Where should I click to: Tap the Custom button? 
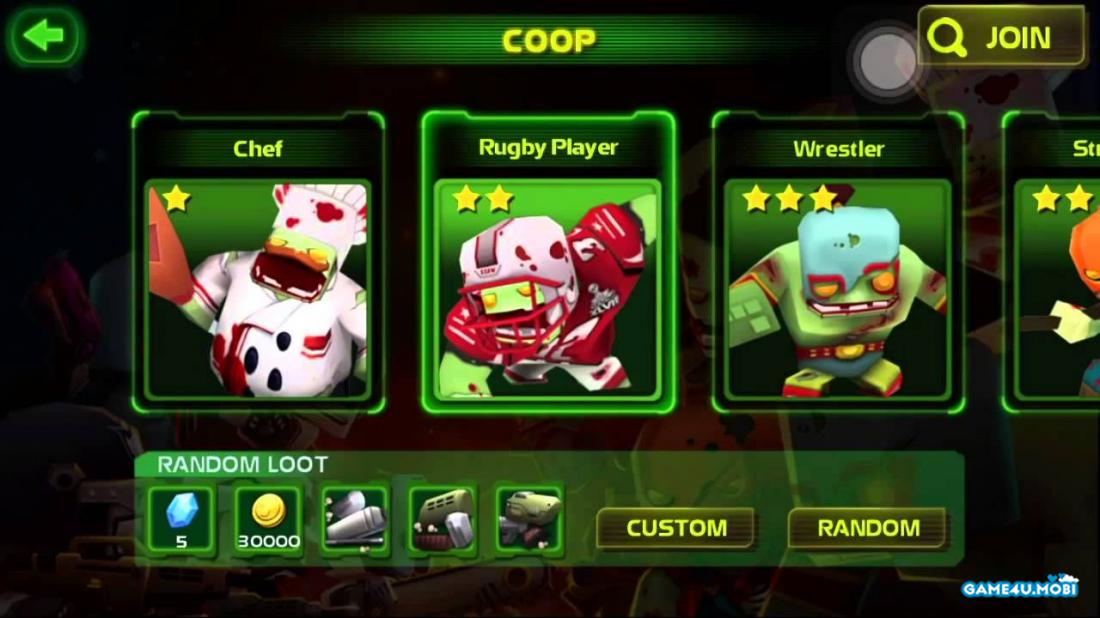[676, 528]
